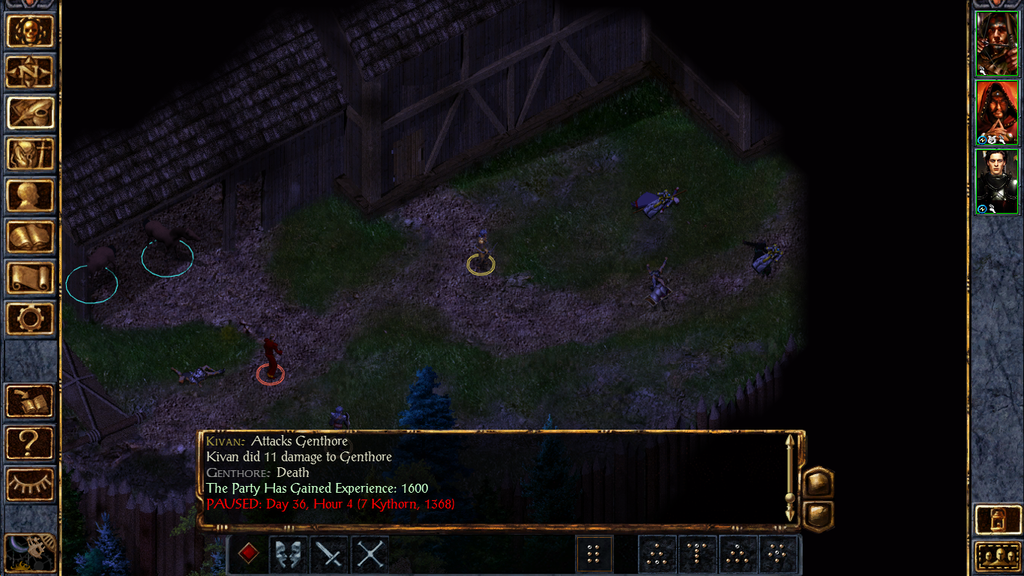This screenshot has width=1024, height=576.
Task: Click the quick save book icon
Action: pyautogui.click(x=30, y=402)
